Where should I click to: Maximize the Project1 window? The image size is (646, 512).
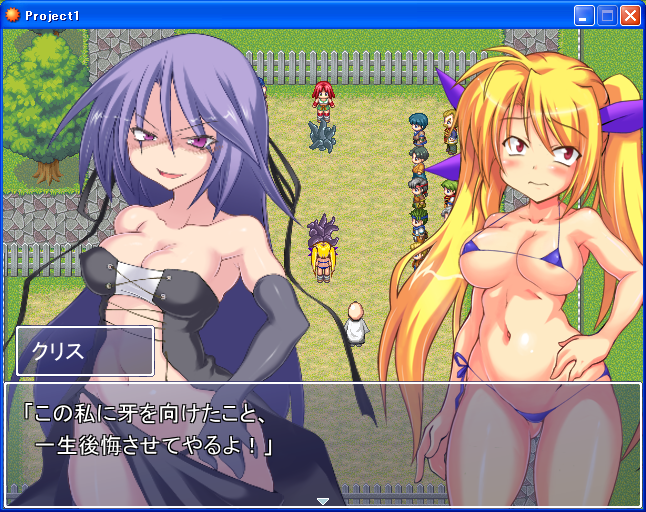607,15
